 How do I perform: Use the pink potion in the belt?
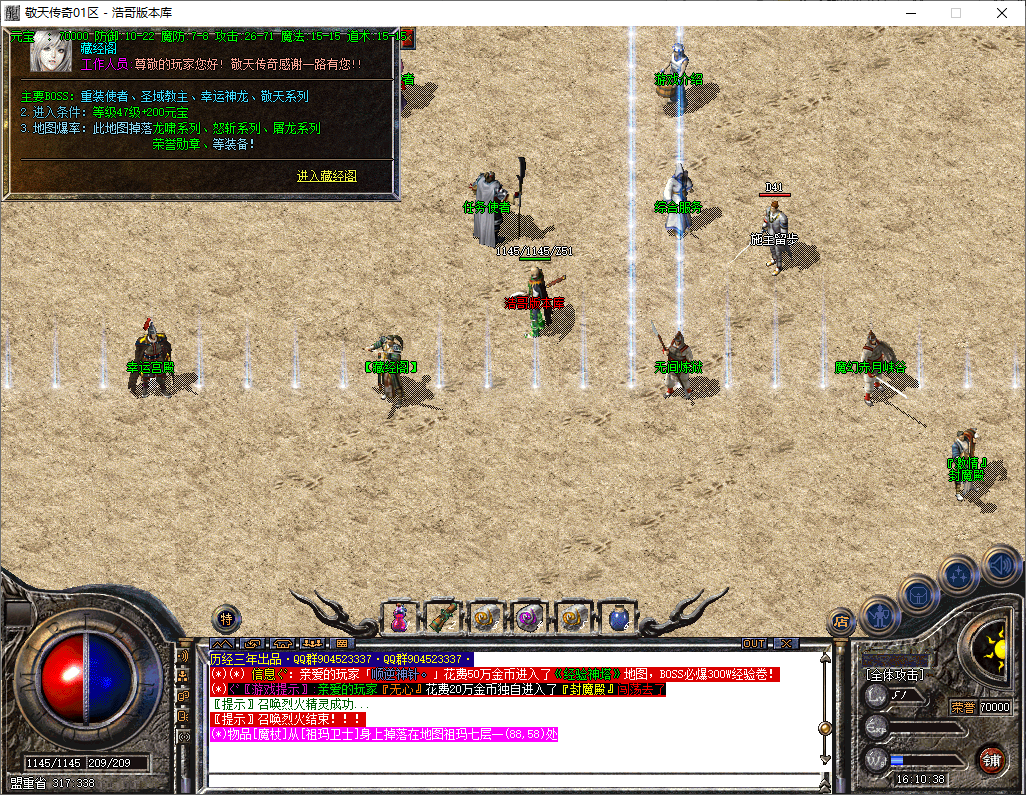pos(399,618)
